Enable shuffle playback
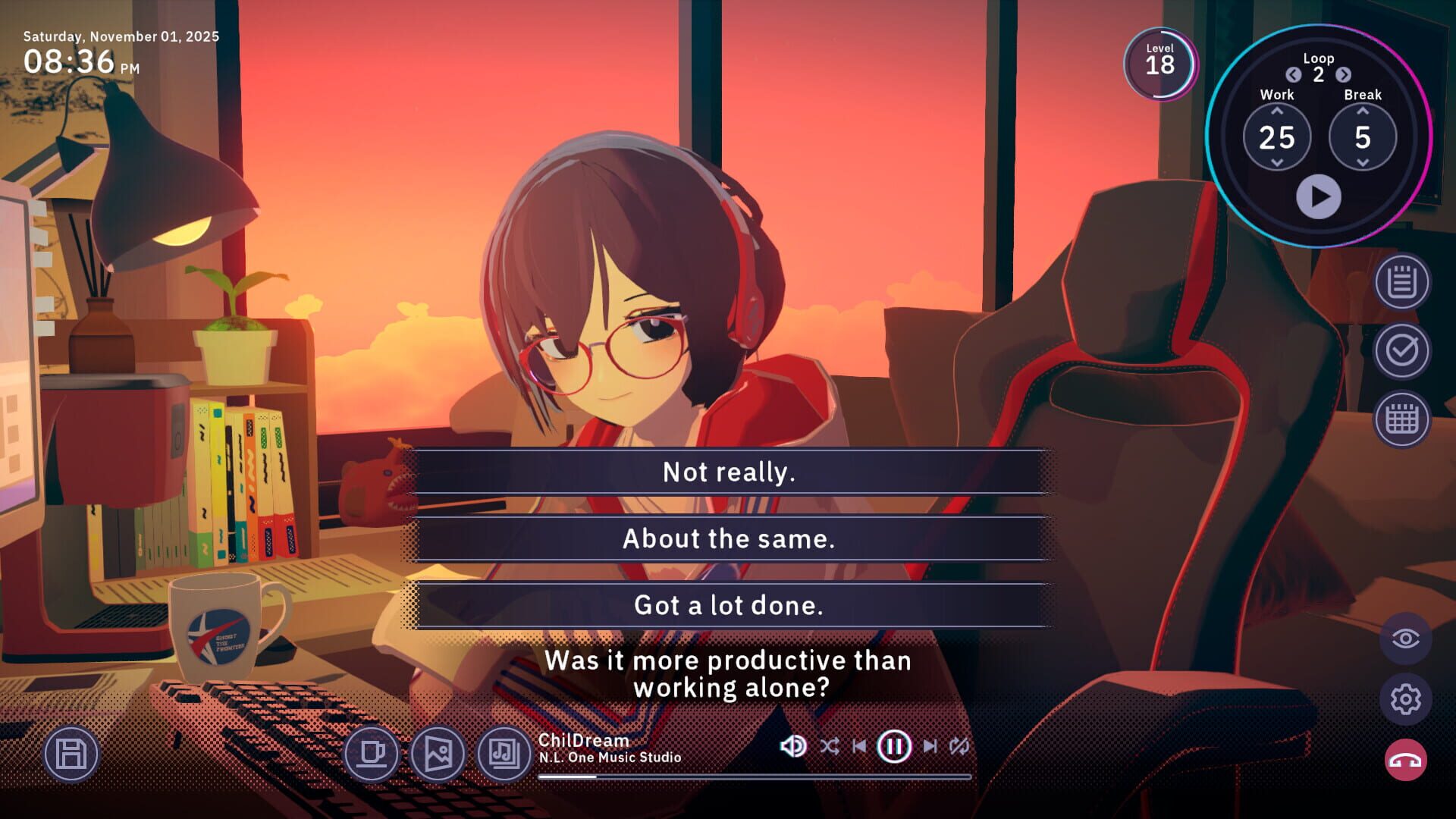 [x=830, y=745]
